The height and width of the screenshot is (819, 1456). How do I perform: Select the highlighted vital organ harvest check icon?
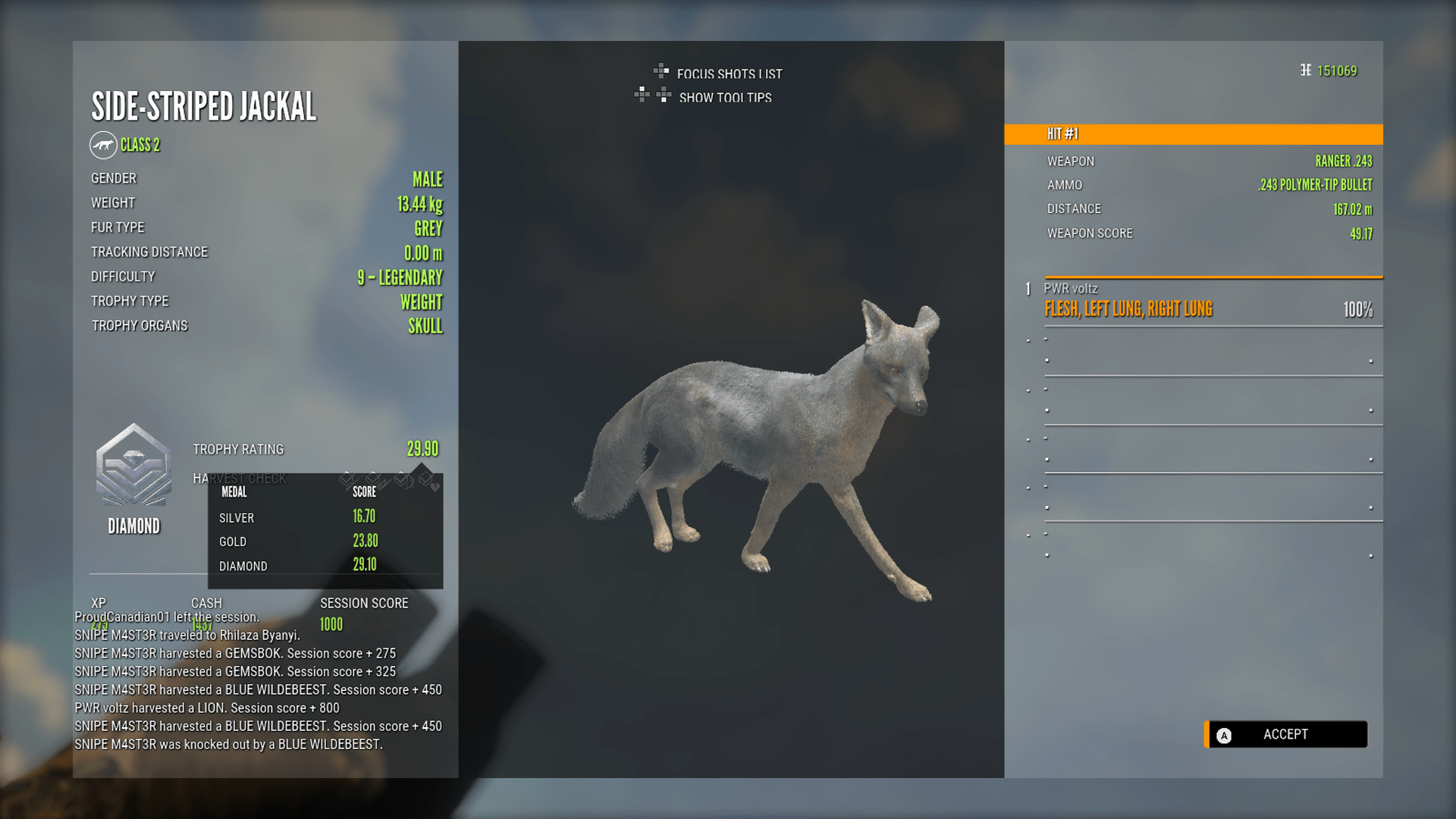(427, 479)
